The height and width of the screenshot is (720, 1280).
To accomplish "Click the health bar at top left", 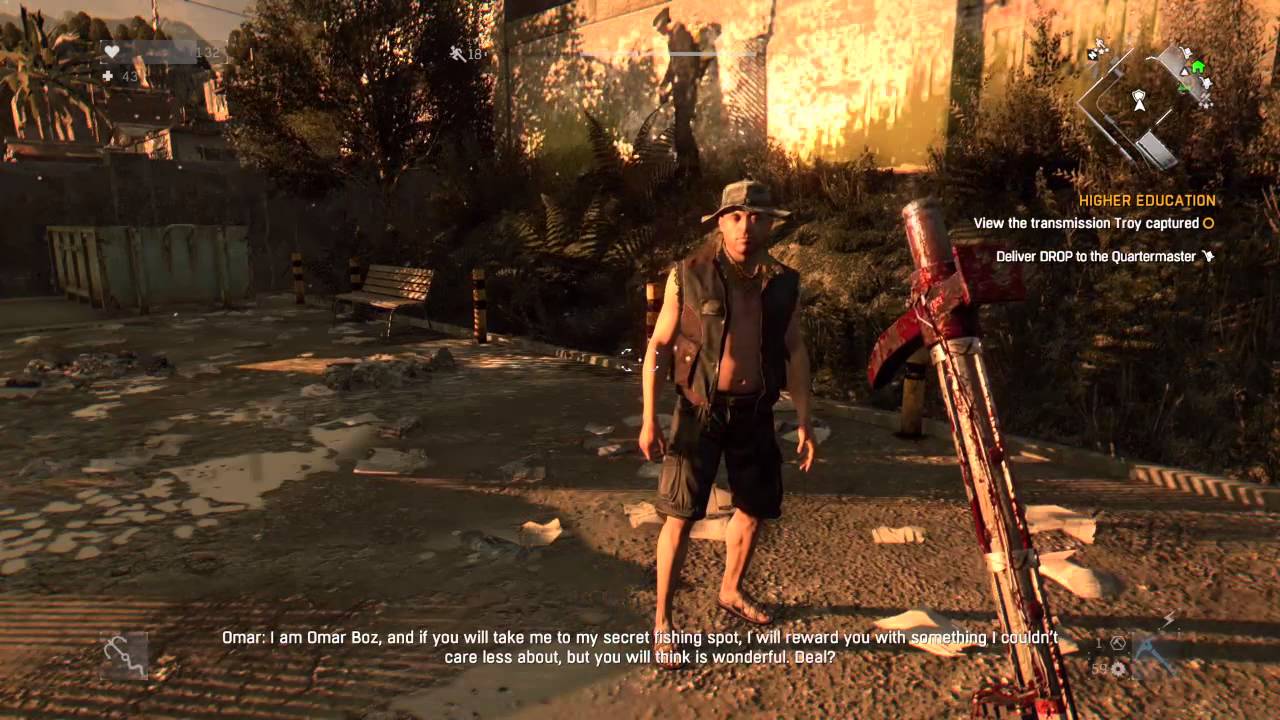I will coord(160,50).
